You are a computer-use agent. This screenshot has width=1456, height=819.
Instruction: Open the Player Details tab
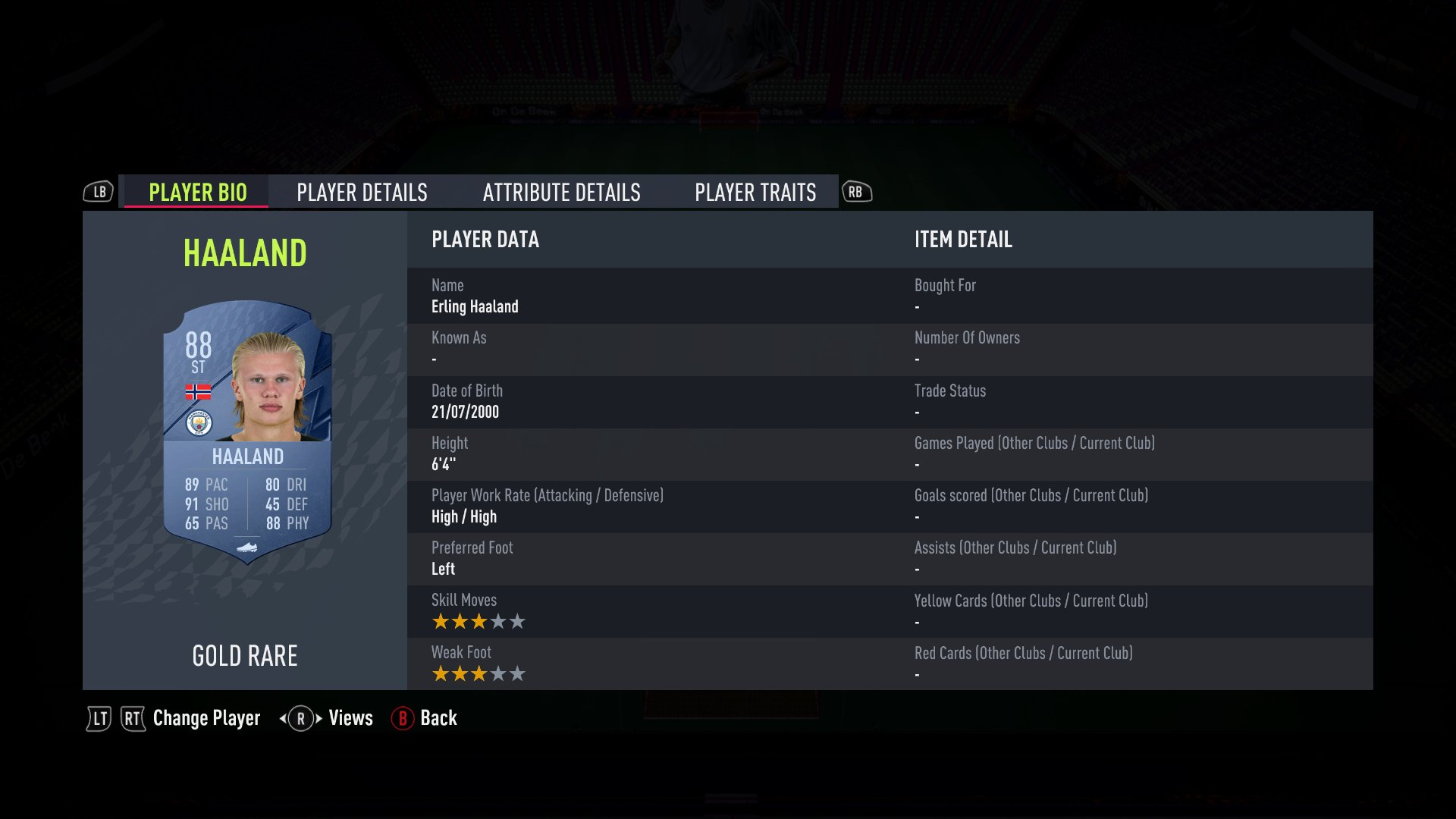(x=362, y=193)
